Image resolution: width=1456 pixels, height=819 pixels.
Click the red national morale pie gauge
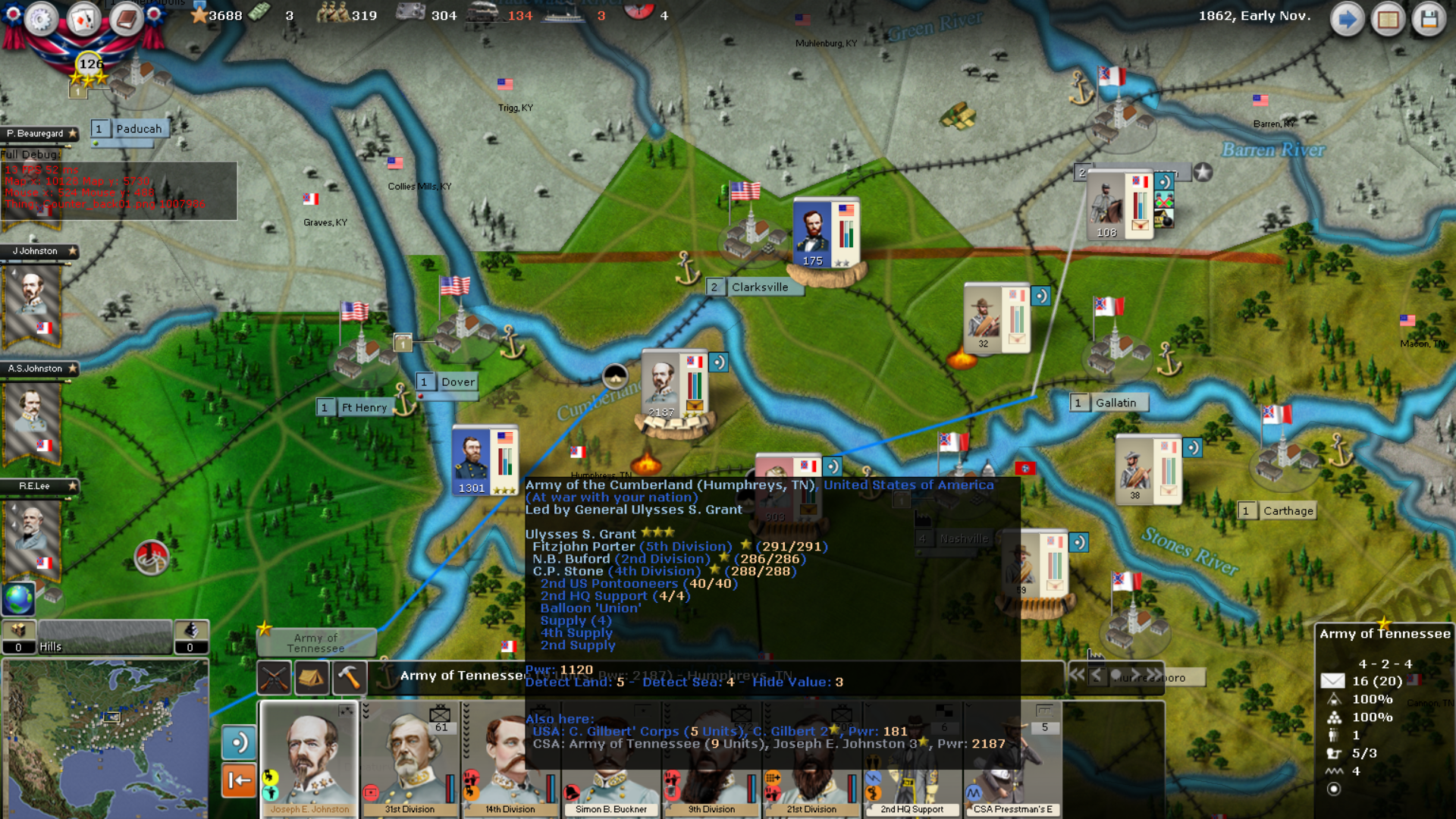639,13
